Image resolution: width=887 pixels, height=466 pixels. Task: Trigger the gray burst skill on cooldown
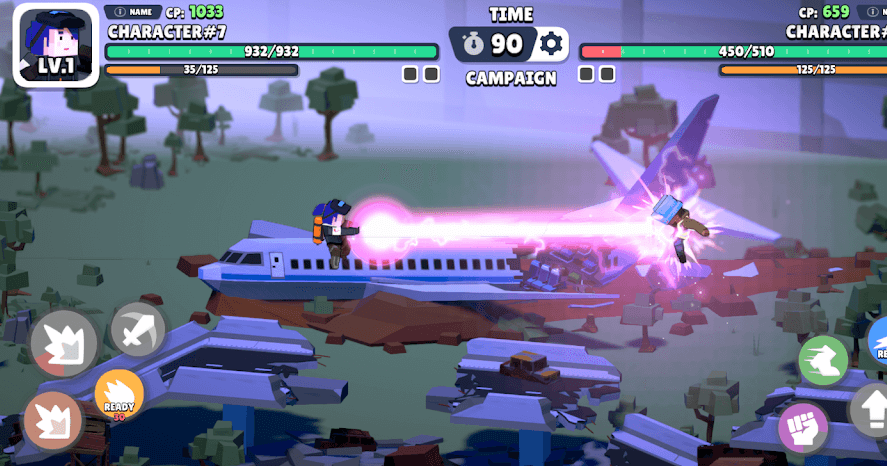64,344
